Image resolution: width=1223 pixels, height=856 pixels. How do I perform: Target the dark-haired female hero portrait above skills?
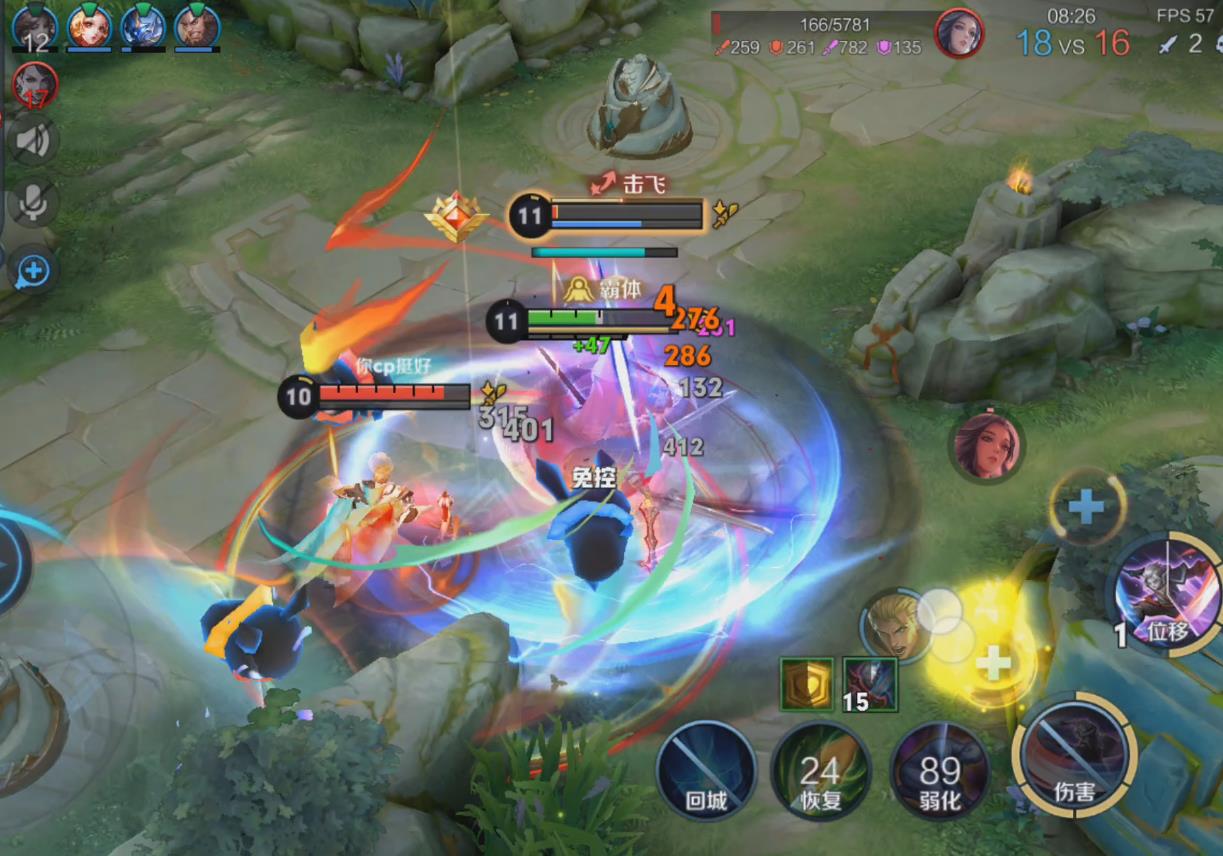pos(986,445)
